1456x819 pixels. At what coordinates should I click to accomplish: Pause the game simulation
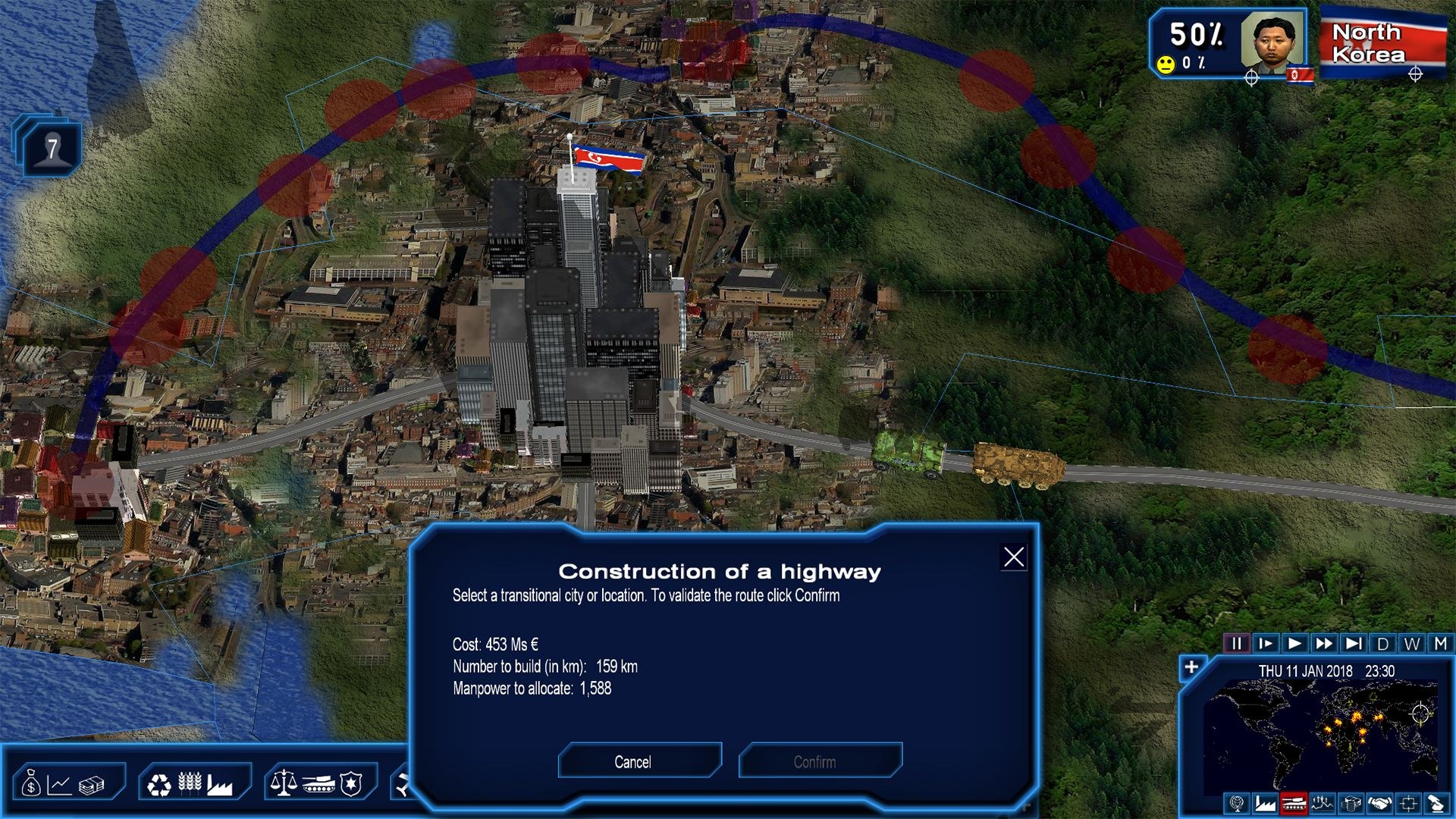[1236, 644]
